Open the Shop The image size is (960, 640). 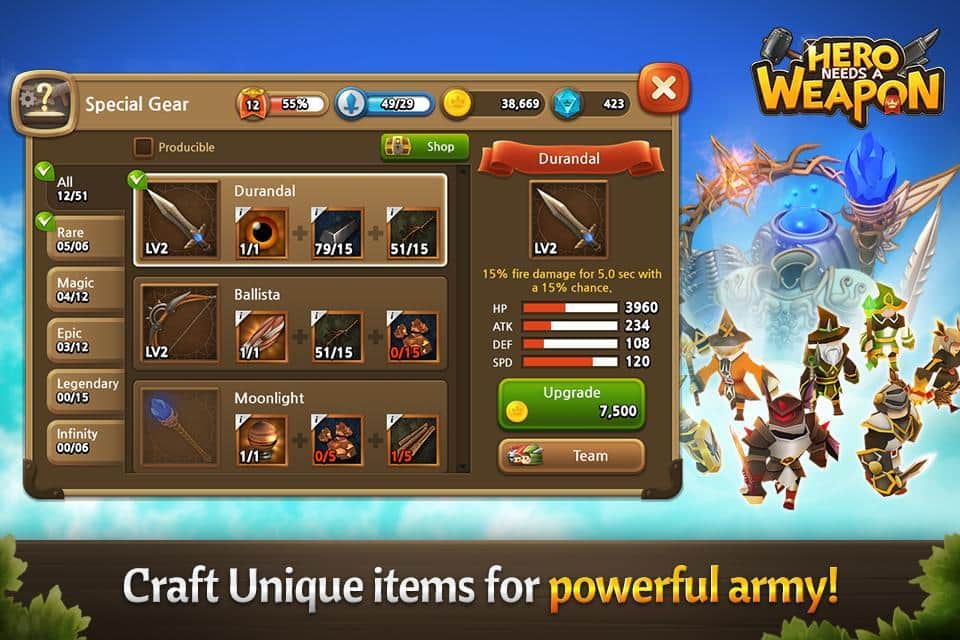pos(425,147)
